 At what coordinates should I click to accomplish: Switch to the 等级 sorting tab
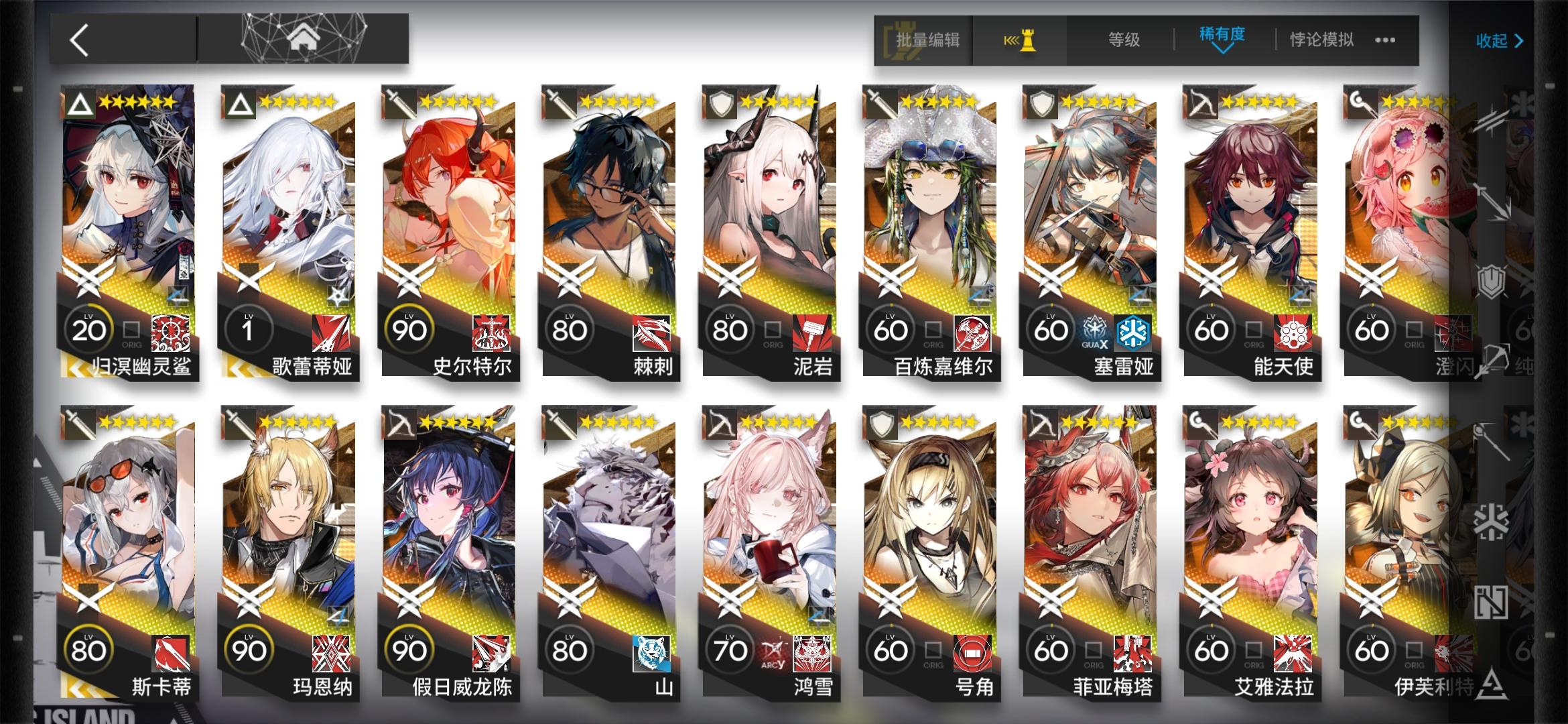[1118, 40]
